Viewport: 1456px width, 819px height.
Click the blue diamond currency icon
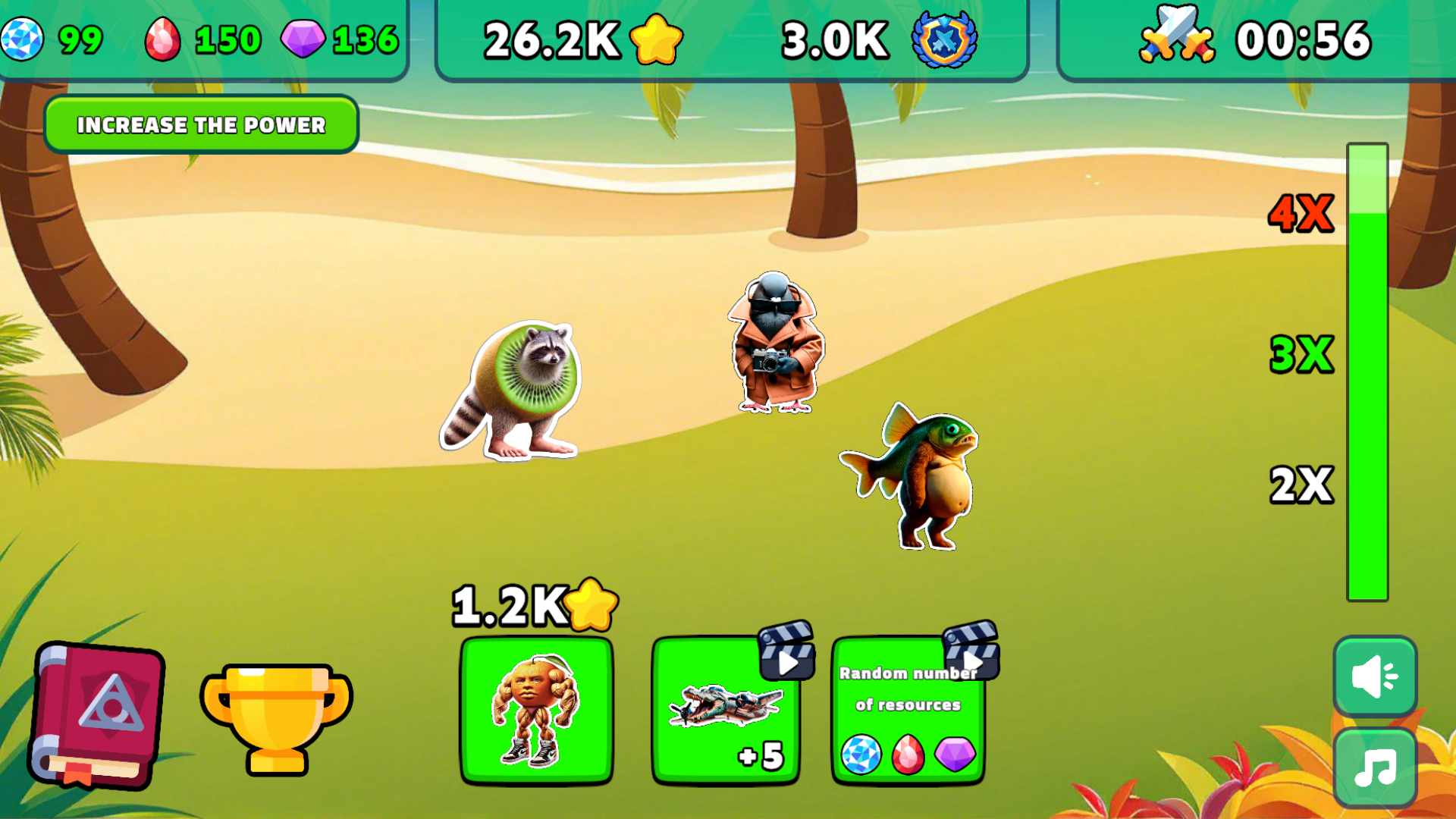(x=23, y=37)
